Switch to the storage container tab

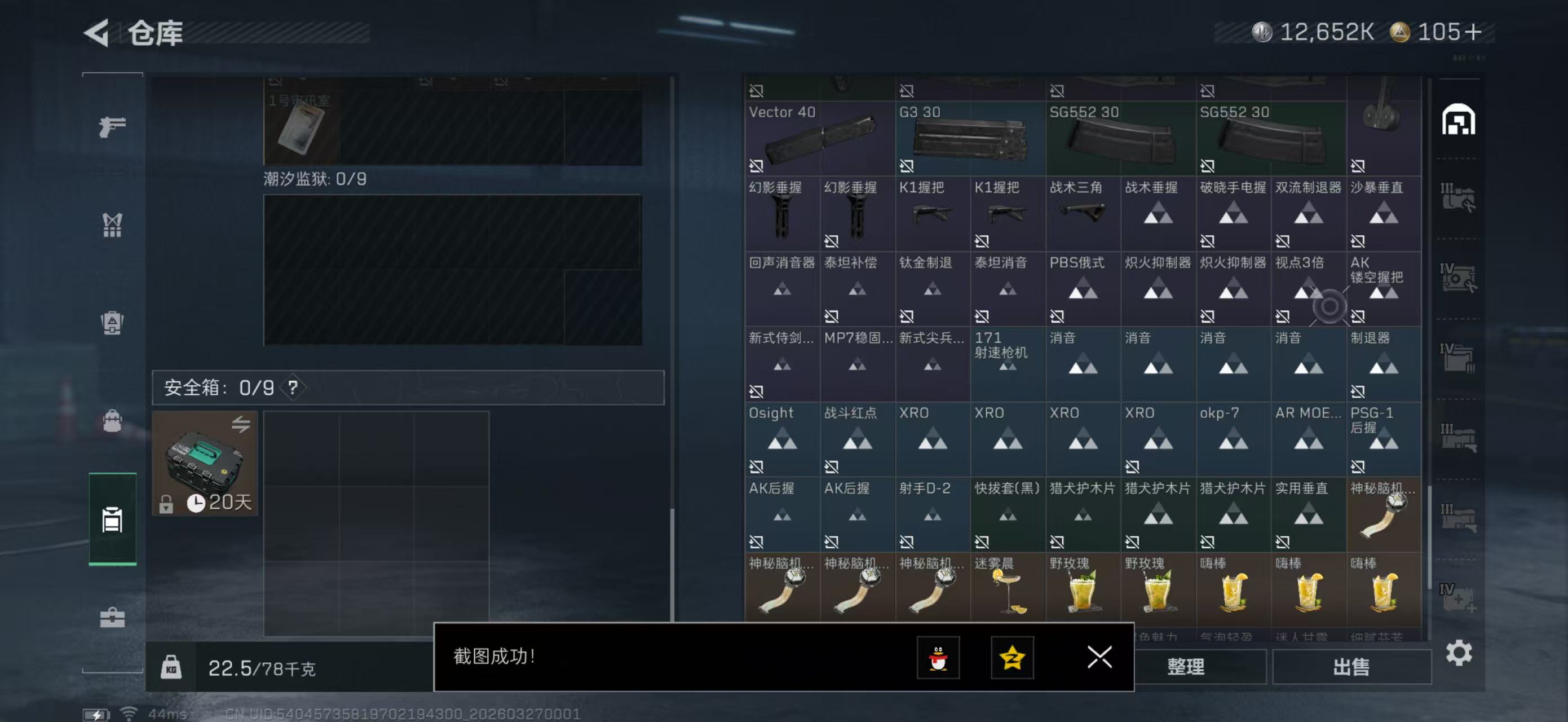(112, 521)
